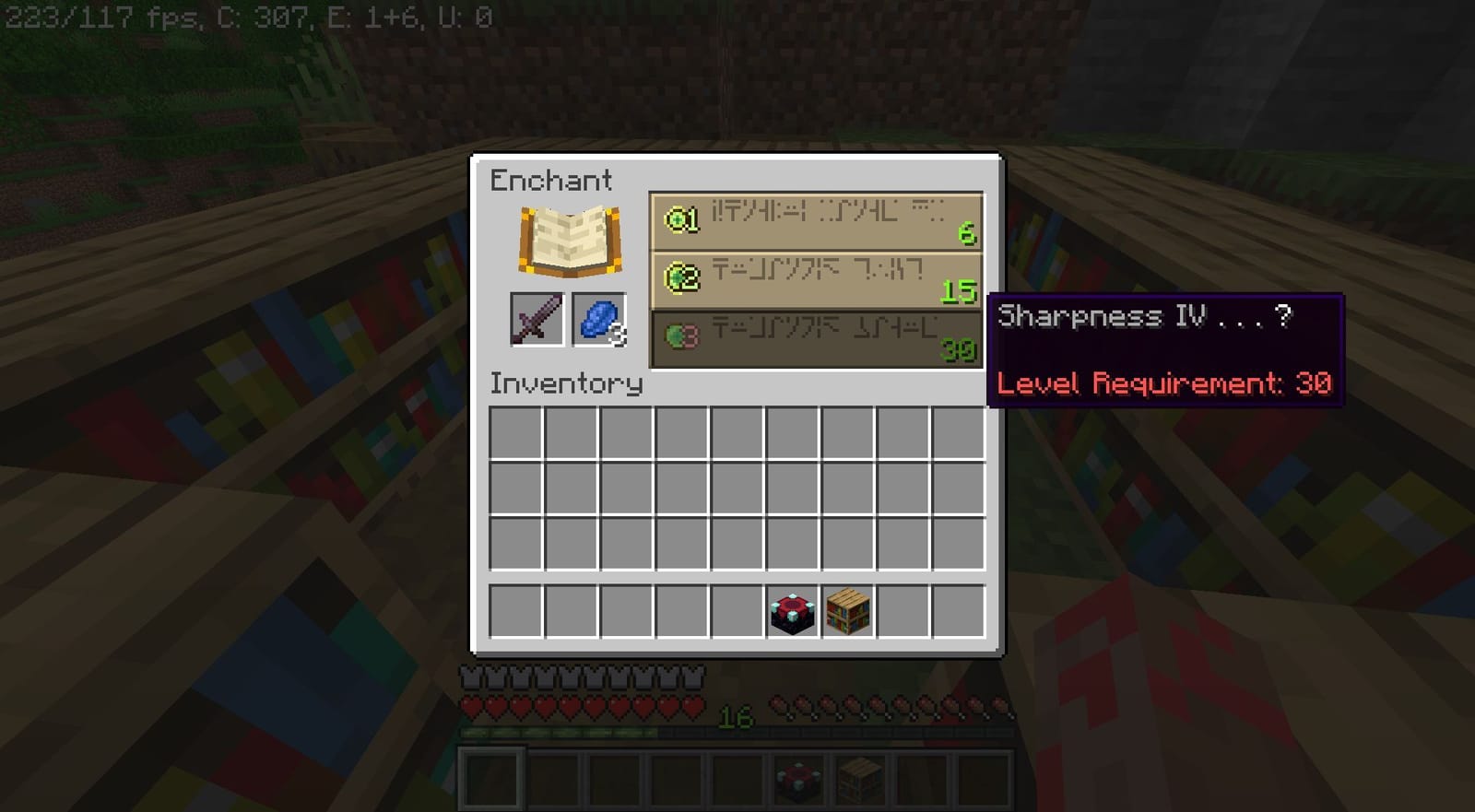
Task: Select the level 6 enchantment option
Action: coord(816,219)
